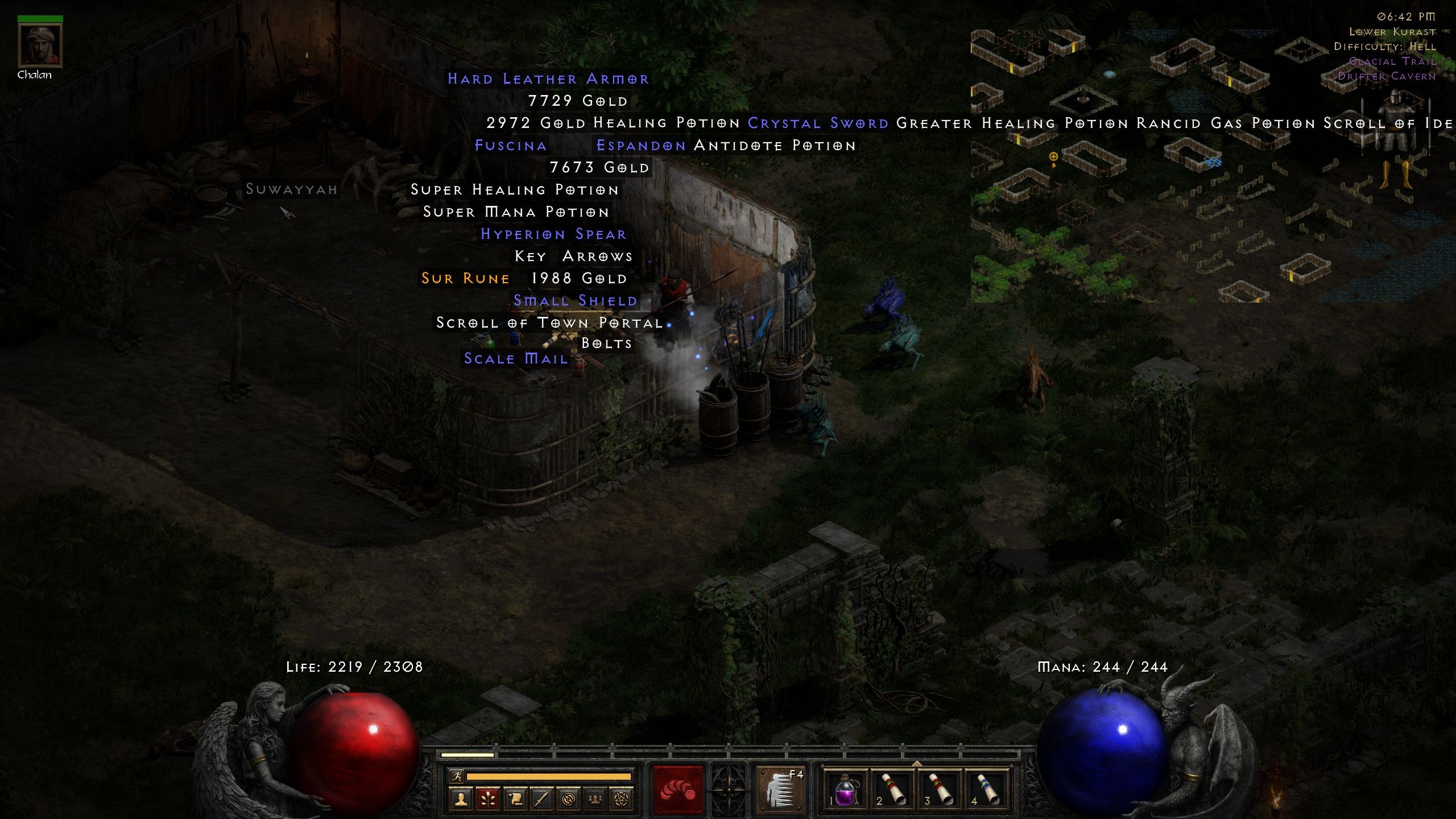Click Chalan's portrait in the corner
The width and height of the screenshot is (1456, 819).
pyautogui.click(x=40, y=45)
